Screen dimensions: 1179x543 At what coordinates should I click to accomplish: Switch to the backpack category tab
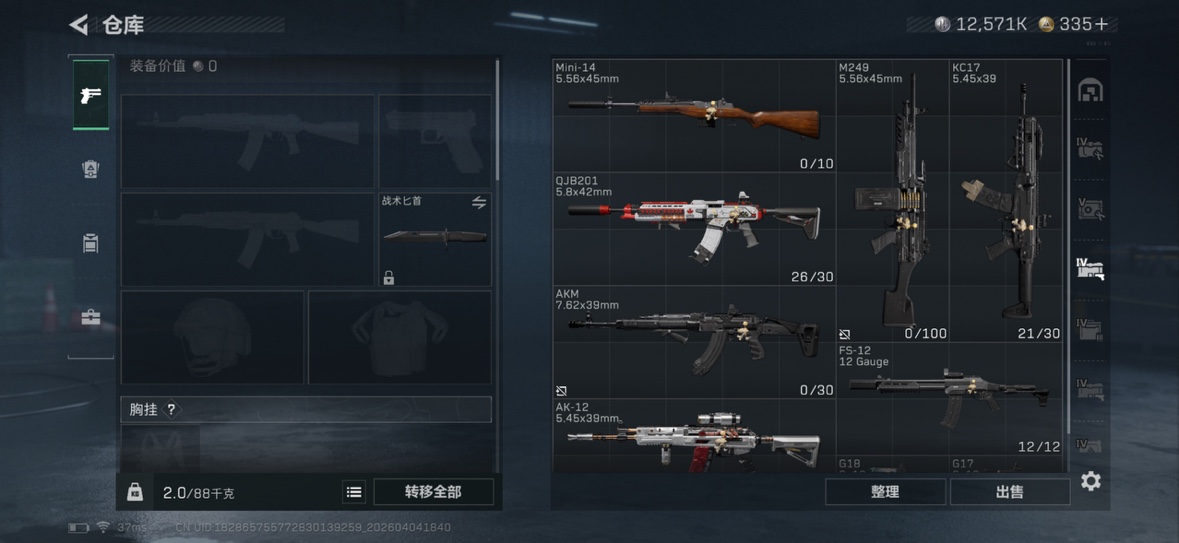tap(91, 243)
